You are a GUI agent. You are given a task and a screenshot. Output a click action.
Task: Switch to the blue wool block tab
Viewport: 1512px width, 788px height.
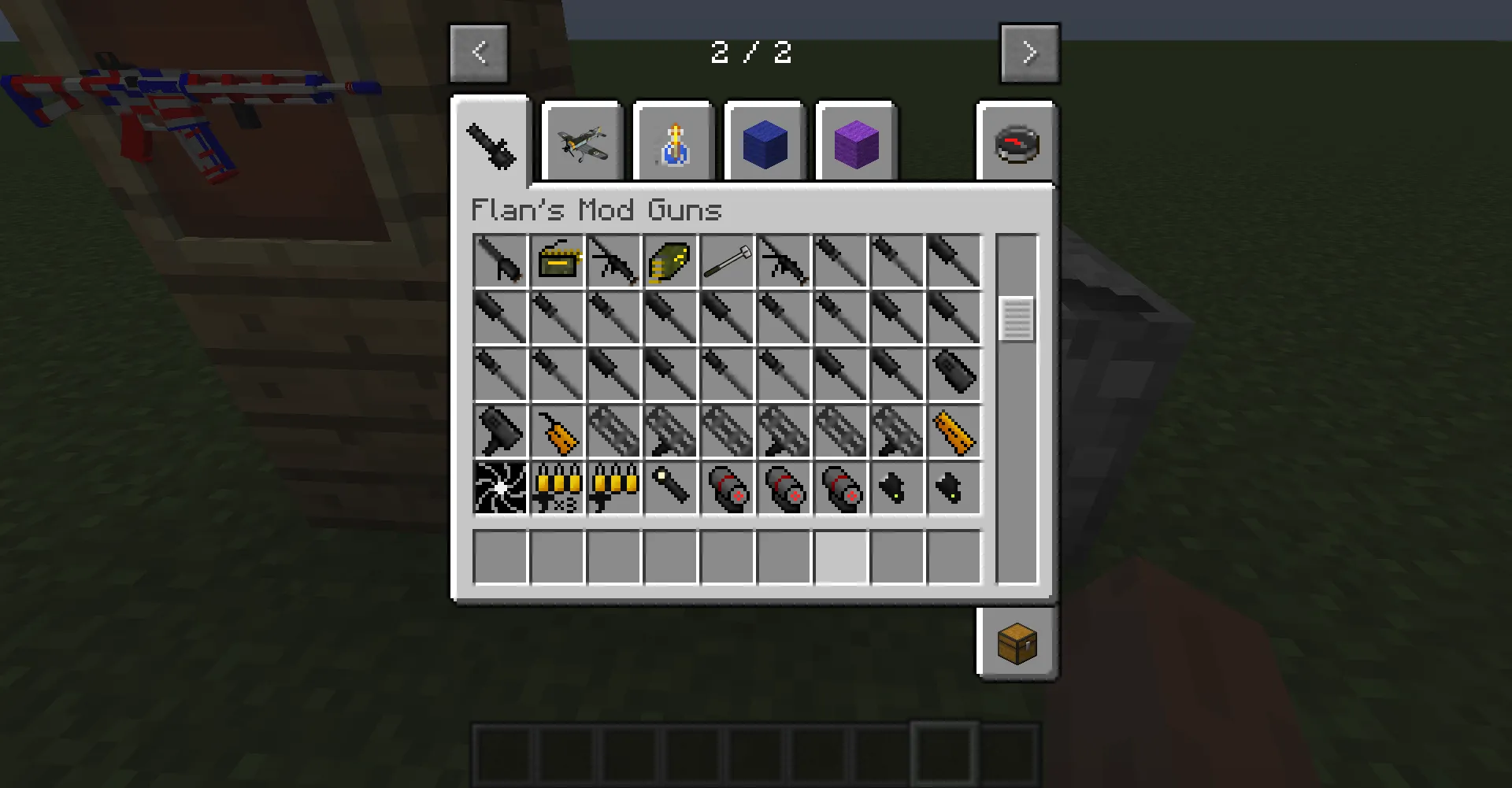tap(764, 142)
